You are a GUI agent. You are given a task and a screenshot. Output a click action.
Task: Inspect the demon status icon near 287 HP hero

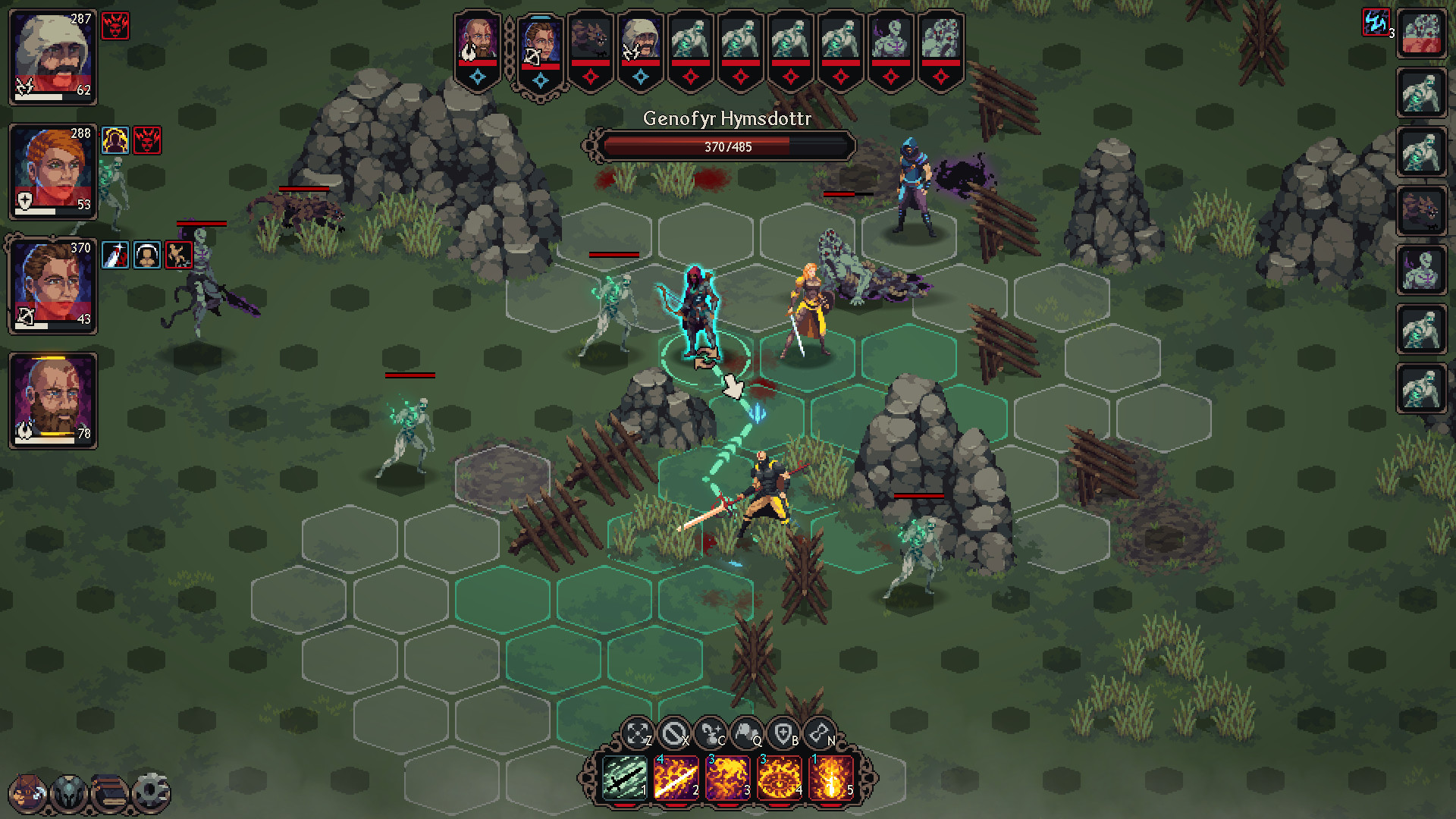point(116,27)
